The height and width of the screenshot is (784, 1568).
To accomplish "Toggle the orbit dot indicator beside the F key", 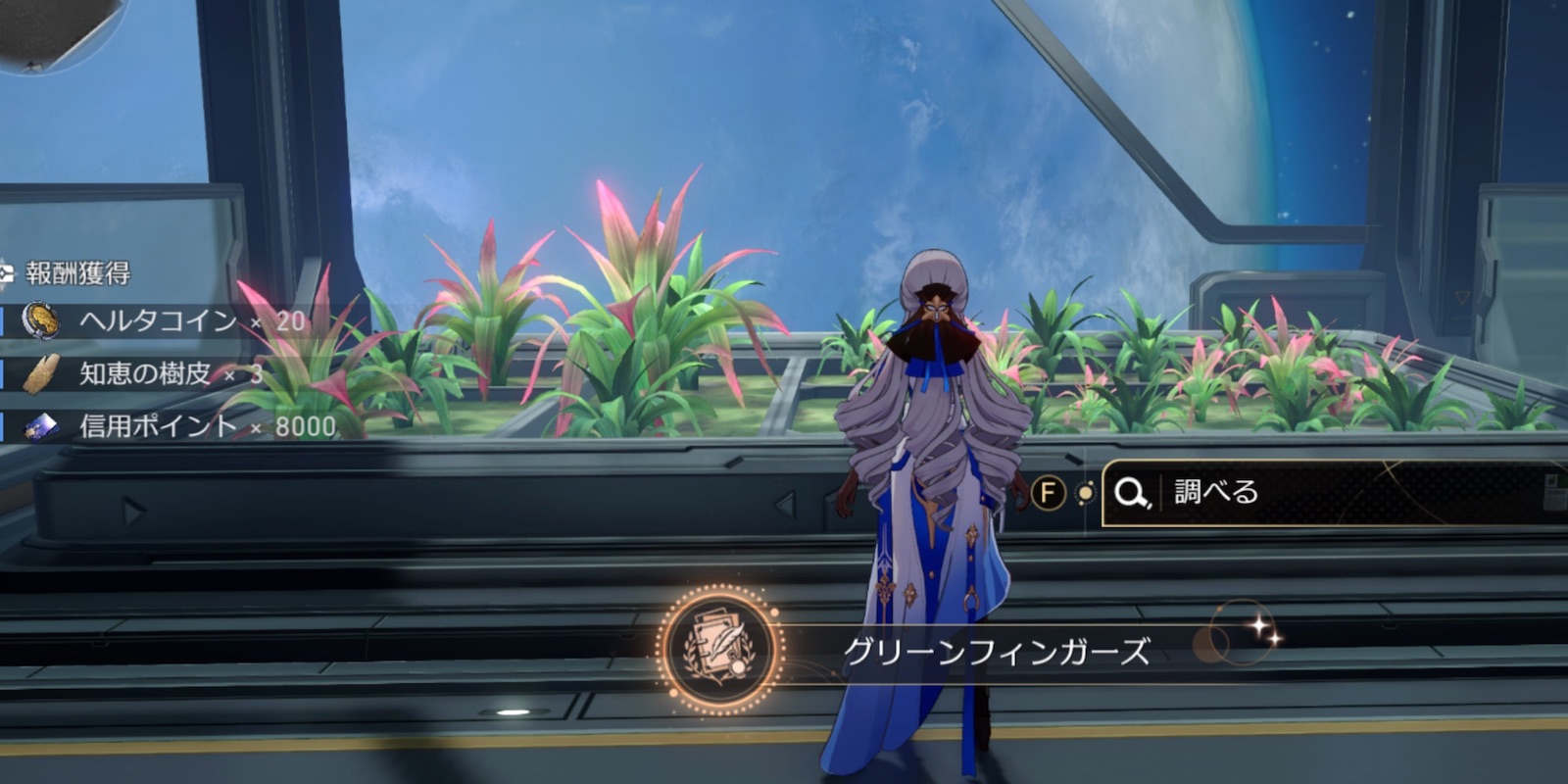I will [x=1085, y=491].
